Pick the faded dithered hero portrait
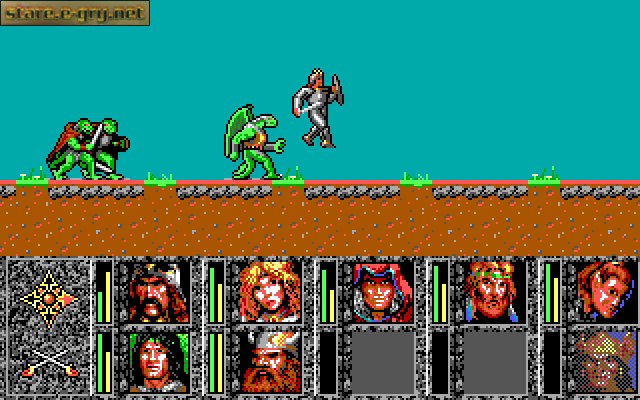The width and height of the screenshot is (640, 400). point(606,361)
